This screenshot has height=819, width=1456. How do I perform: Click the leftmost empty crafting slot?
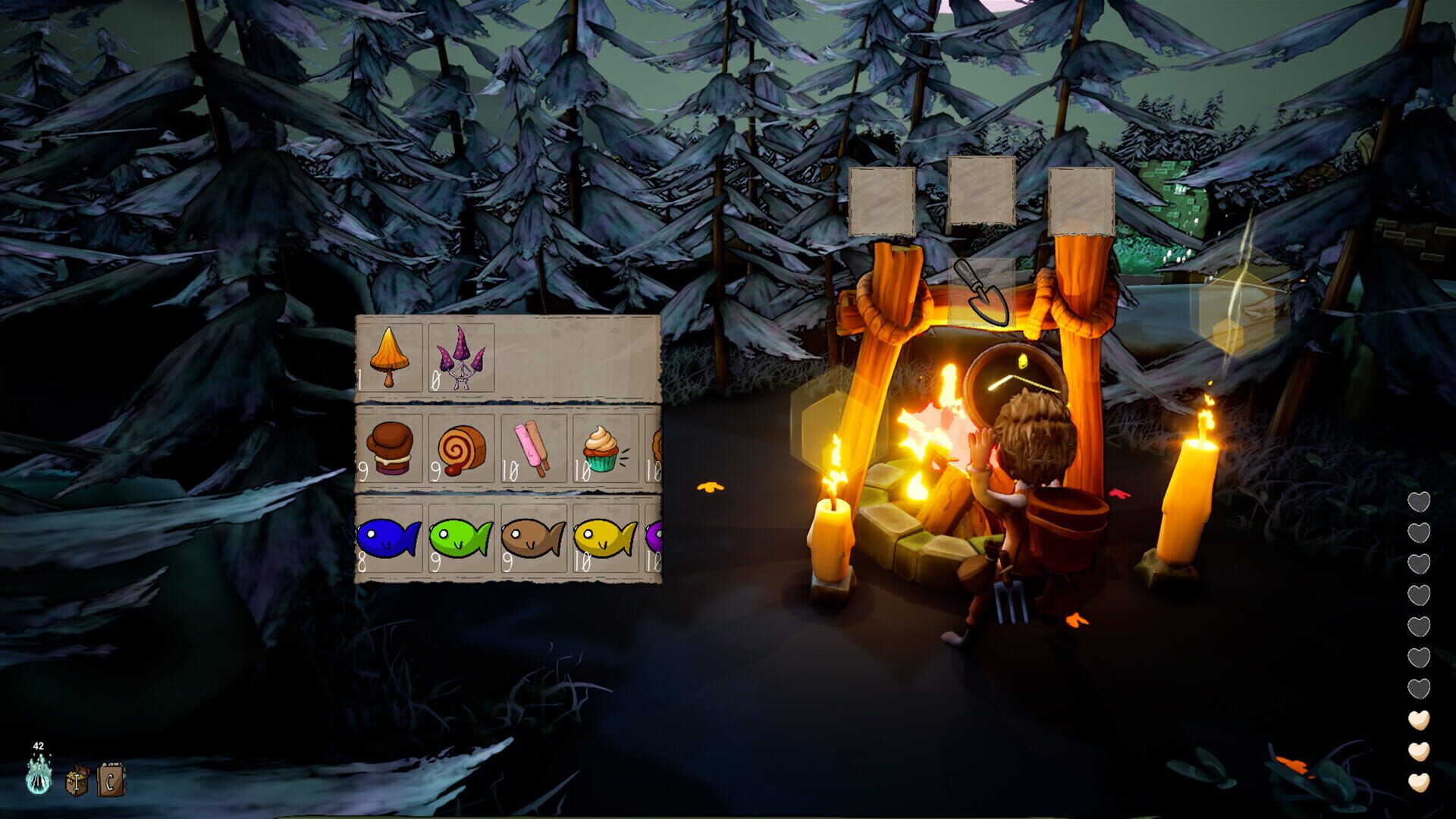click(x=881, y=201)
